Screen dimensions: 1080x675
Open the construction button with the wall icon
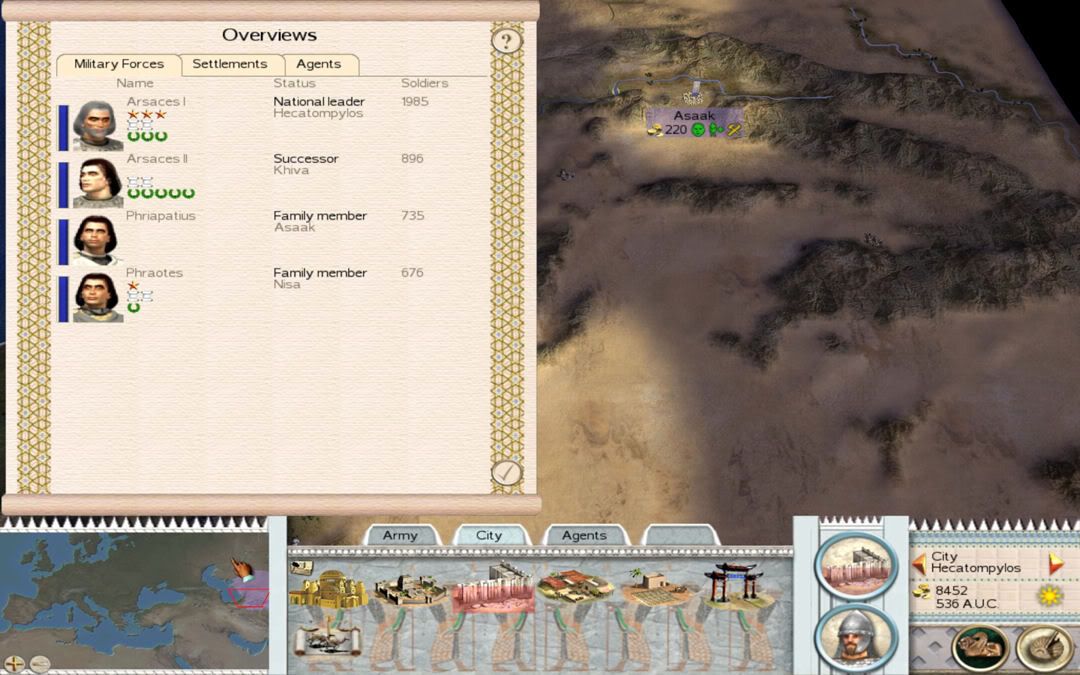856,565
